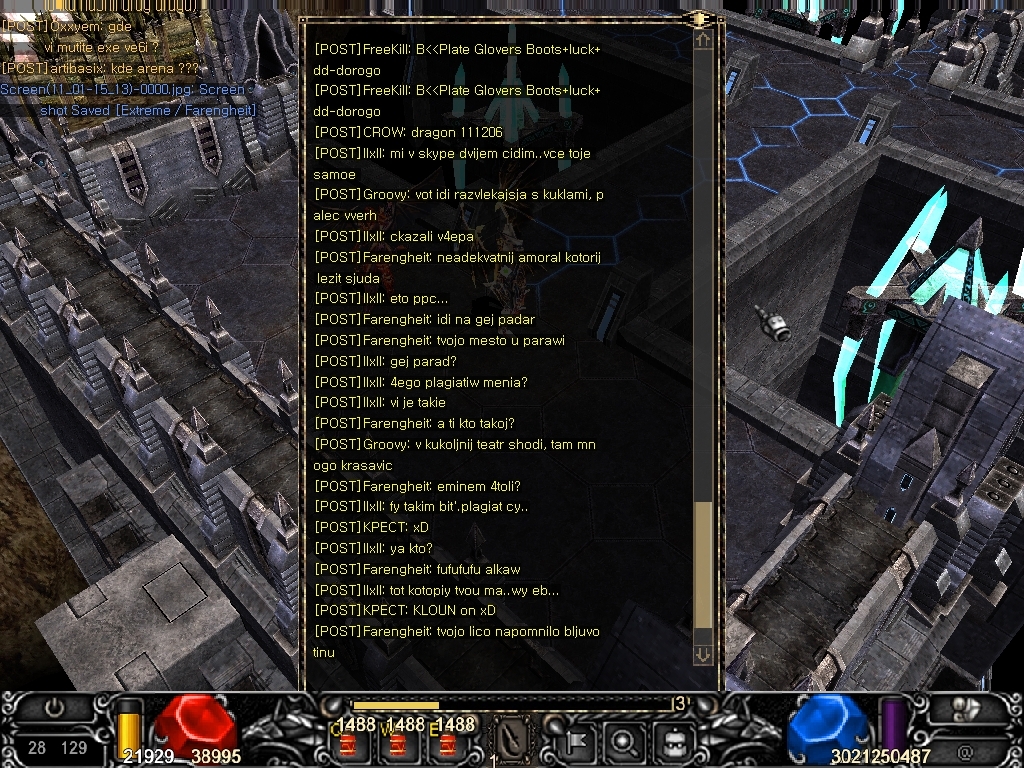Click the chat log scroll-down arrow
Screen dimensions: 1024x768
tap(703, 655)
